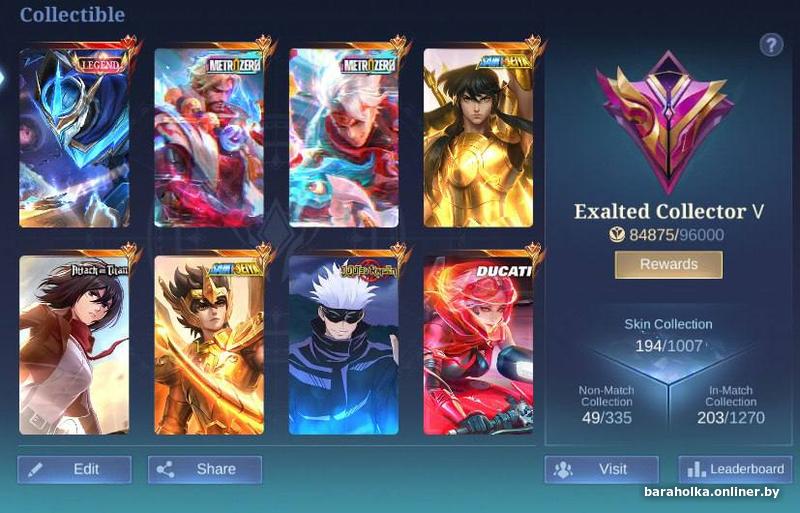View the Skin Collection panel

coord(668,336)
